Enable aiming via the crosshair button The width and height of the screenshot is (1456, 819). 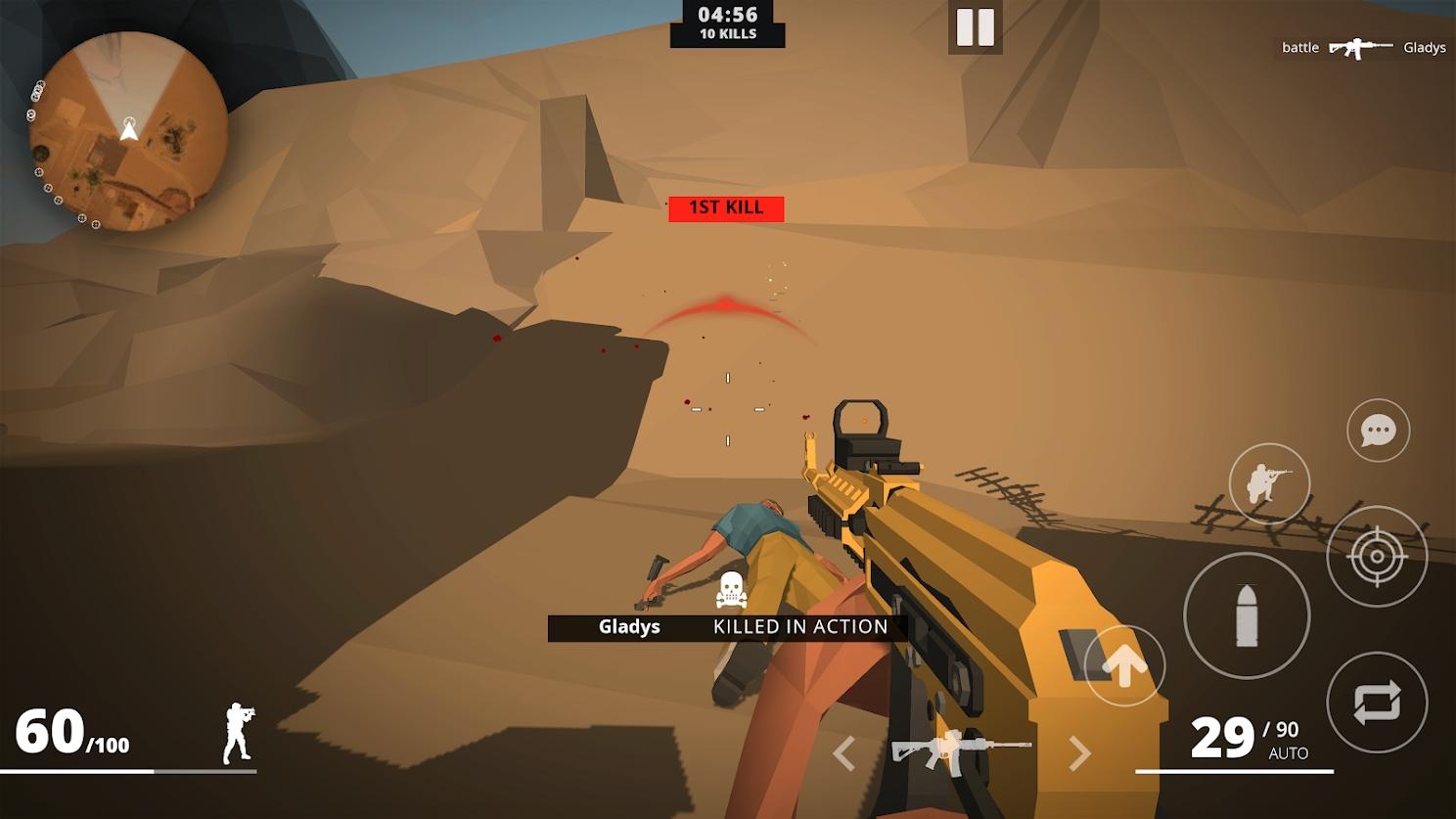(1377, 558)
